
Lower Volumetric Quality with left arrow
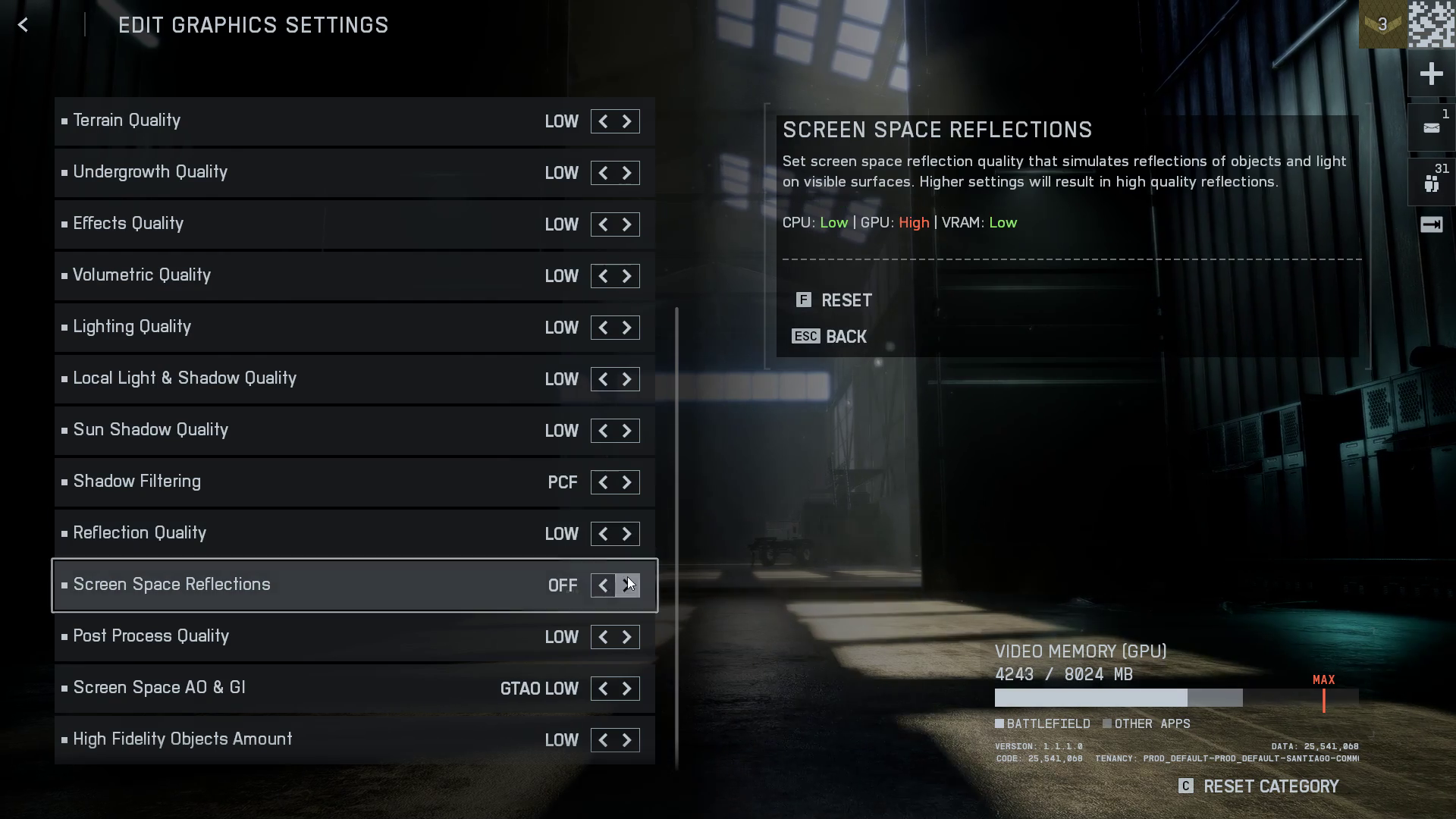click(x=603, y=276)
